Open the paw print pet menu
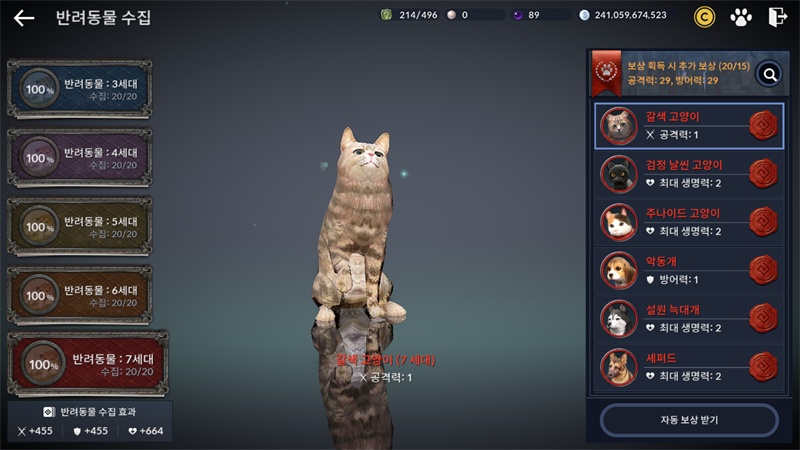Viewport: 800px width, 450px height. (740, 17)
